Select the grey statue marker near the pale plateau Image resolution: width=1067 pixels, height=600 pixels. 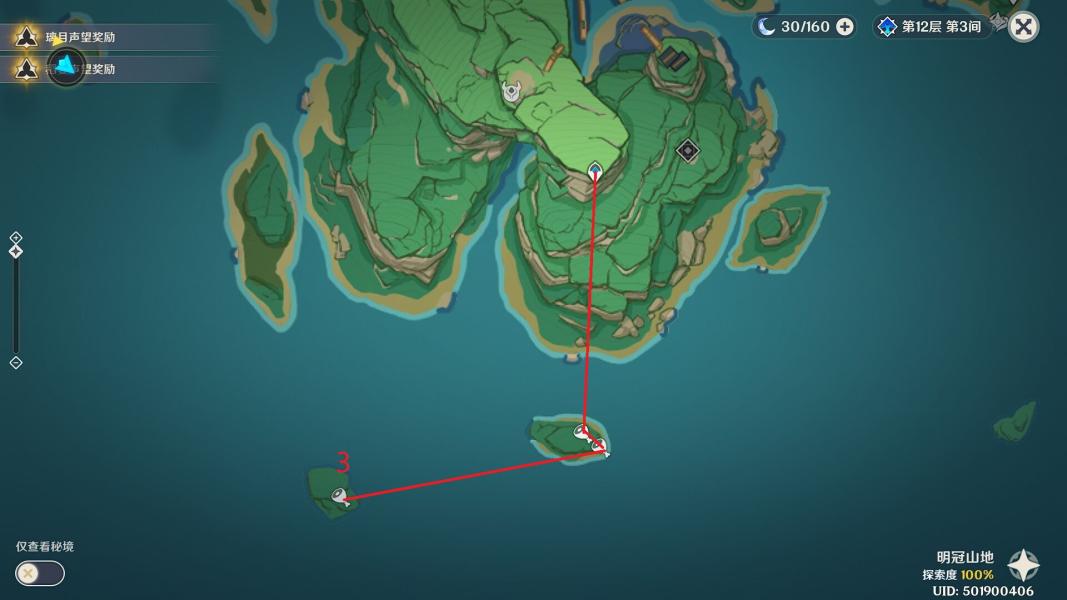click(511, 92)
